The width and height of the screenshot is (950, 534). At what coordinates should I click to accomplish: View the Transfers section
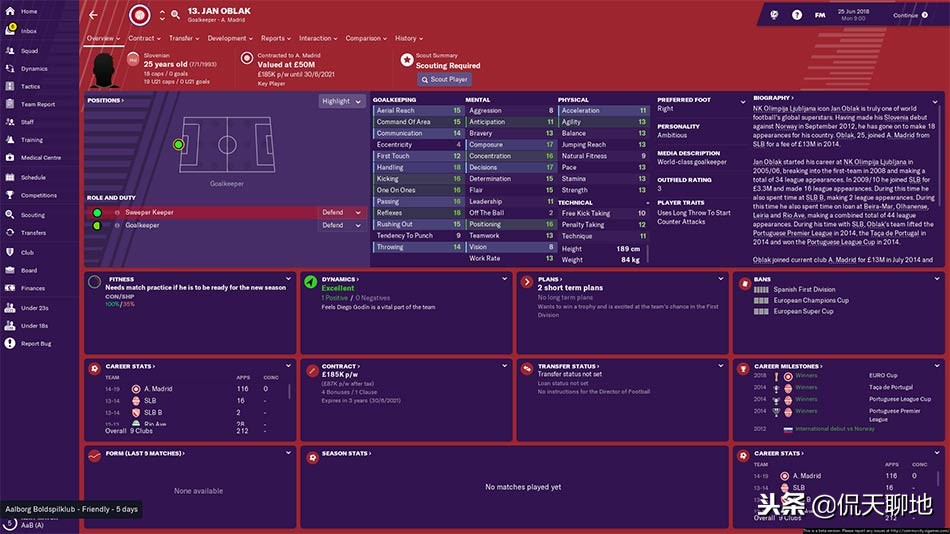click(33, 233)
